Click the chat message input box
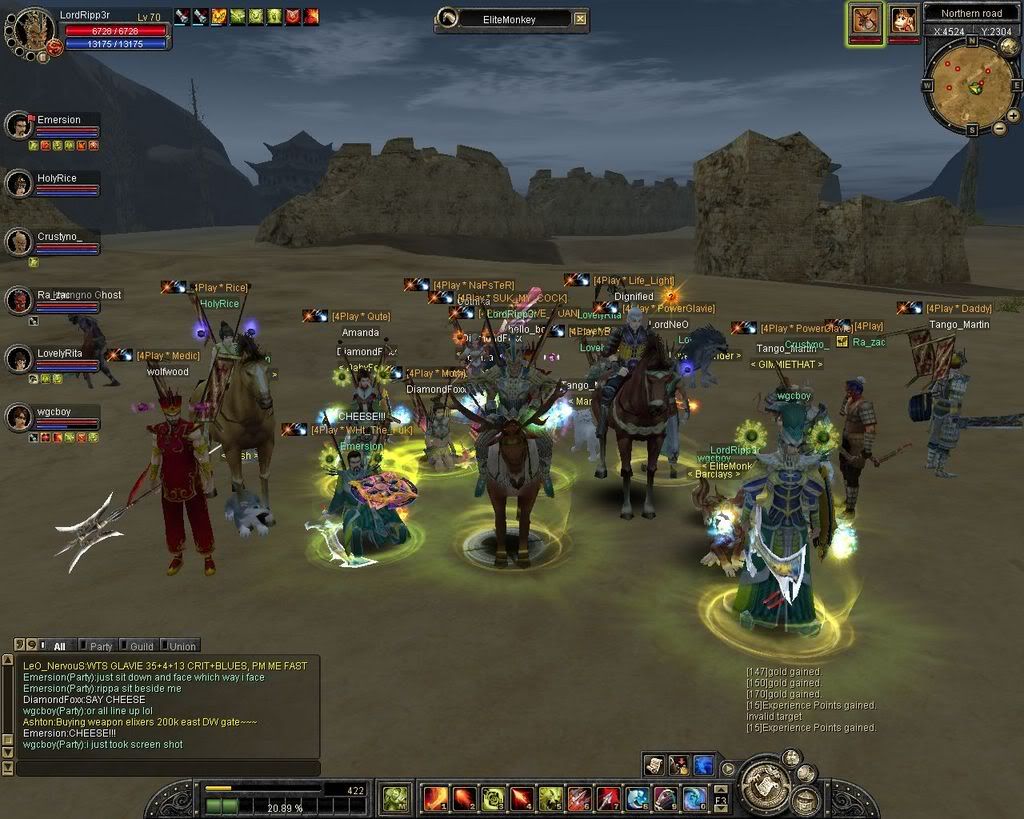This screenshot has width=1024, height=819. click(x=168, y=768)
